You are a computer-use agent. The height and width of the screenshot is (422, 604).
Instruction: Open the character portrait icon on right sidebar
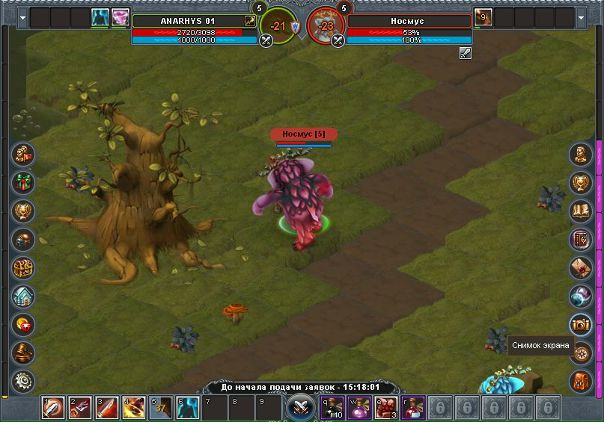pos(580,154)
